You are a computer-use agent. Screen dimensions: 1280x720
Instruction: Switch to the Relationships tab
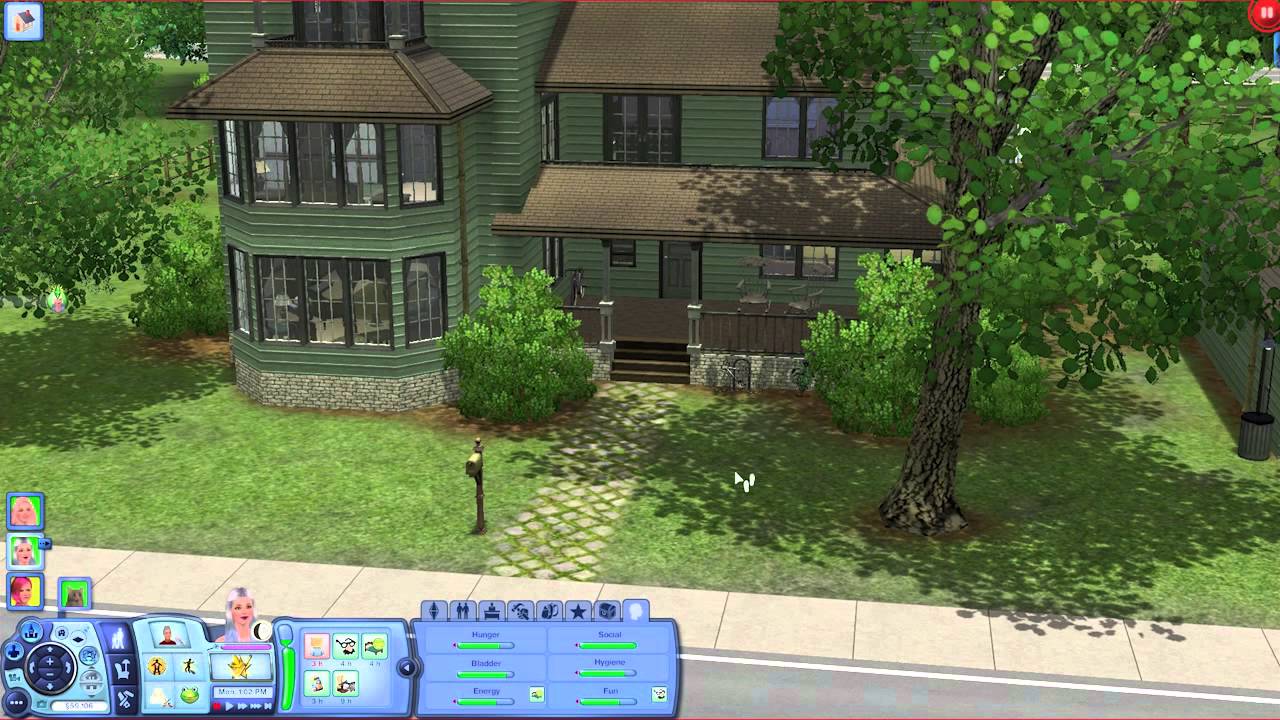coord(463,608)
